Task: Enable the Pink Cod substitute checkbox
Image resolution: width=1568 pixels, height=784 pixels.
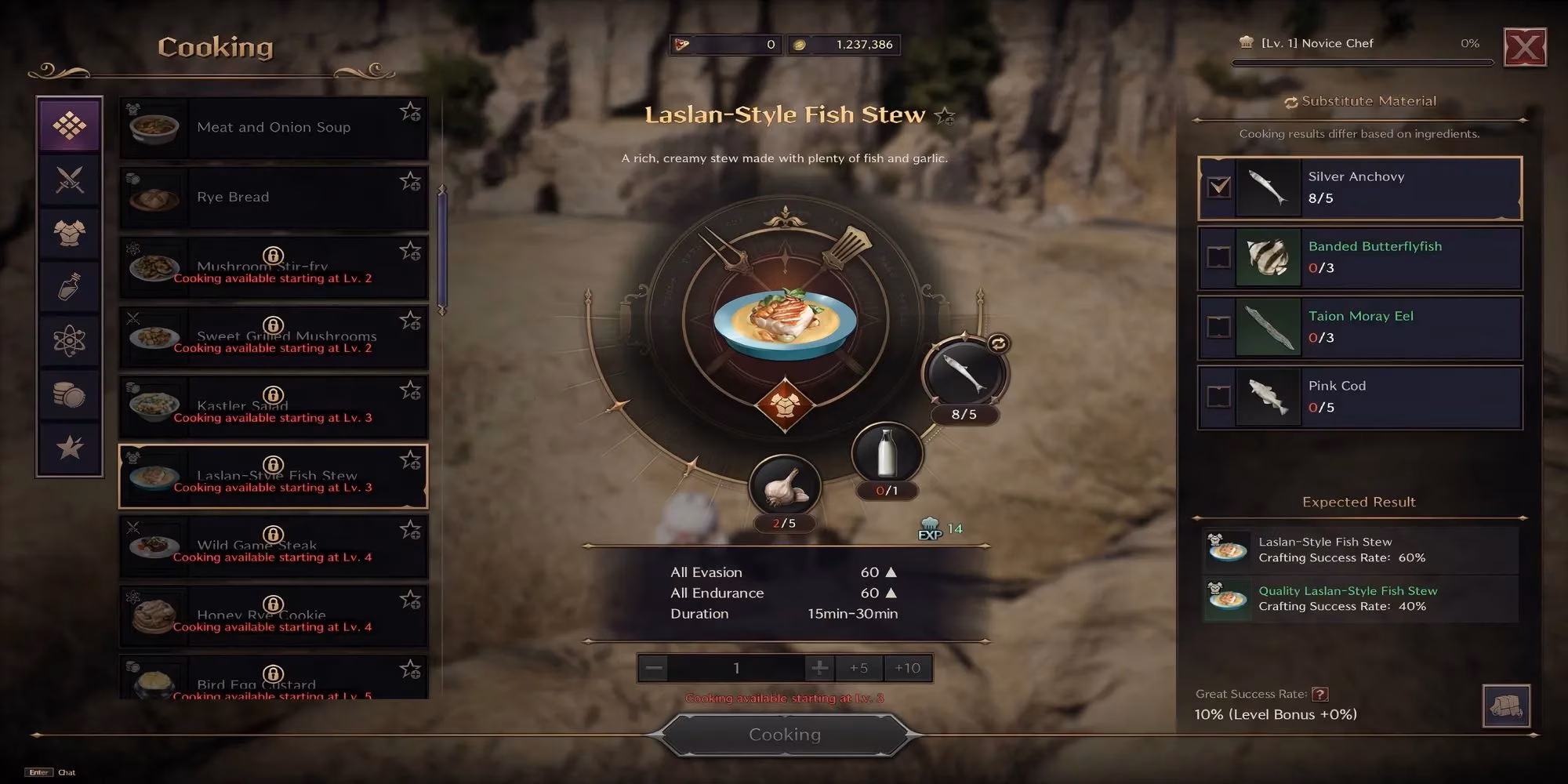Action: 1218,397
